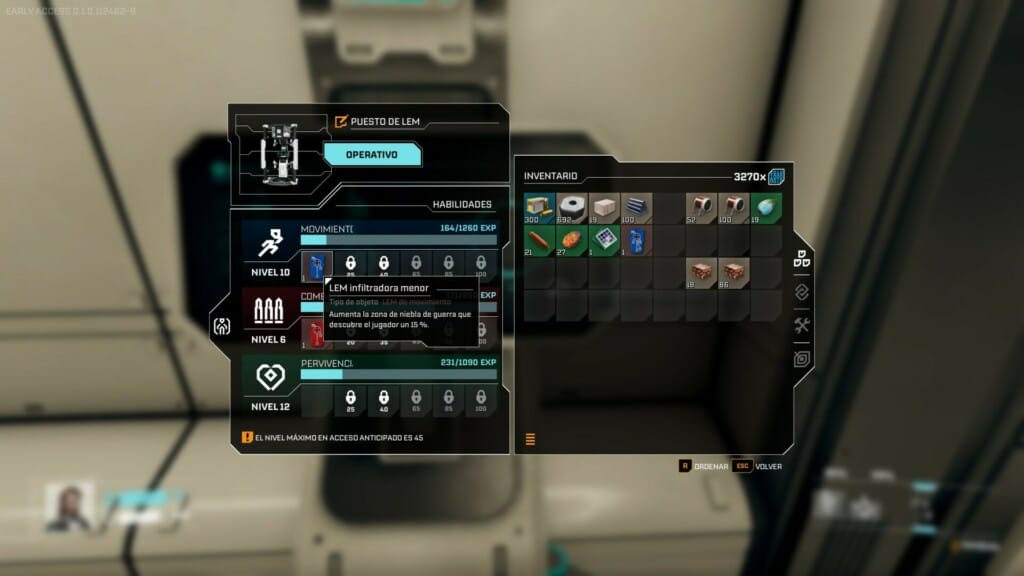
Task: Pick the yellow item stack of 300
Action: click(540, 208)
